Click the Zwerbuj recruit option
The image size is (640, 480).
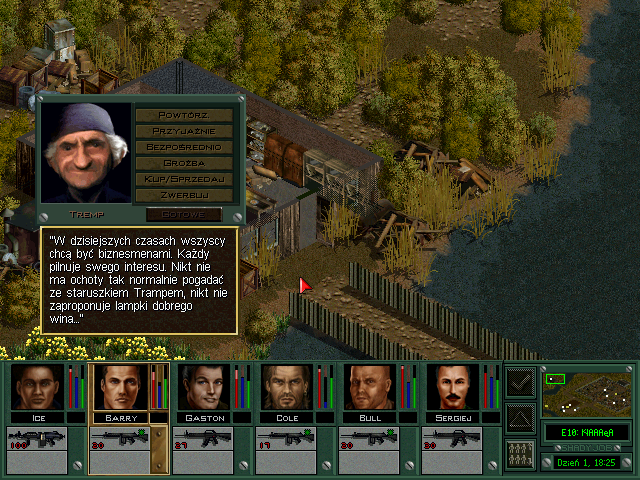pyautogui.click(x=184, y=194)
